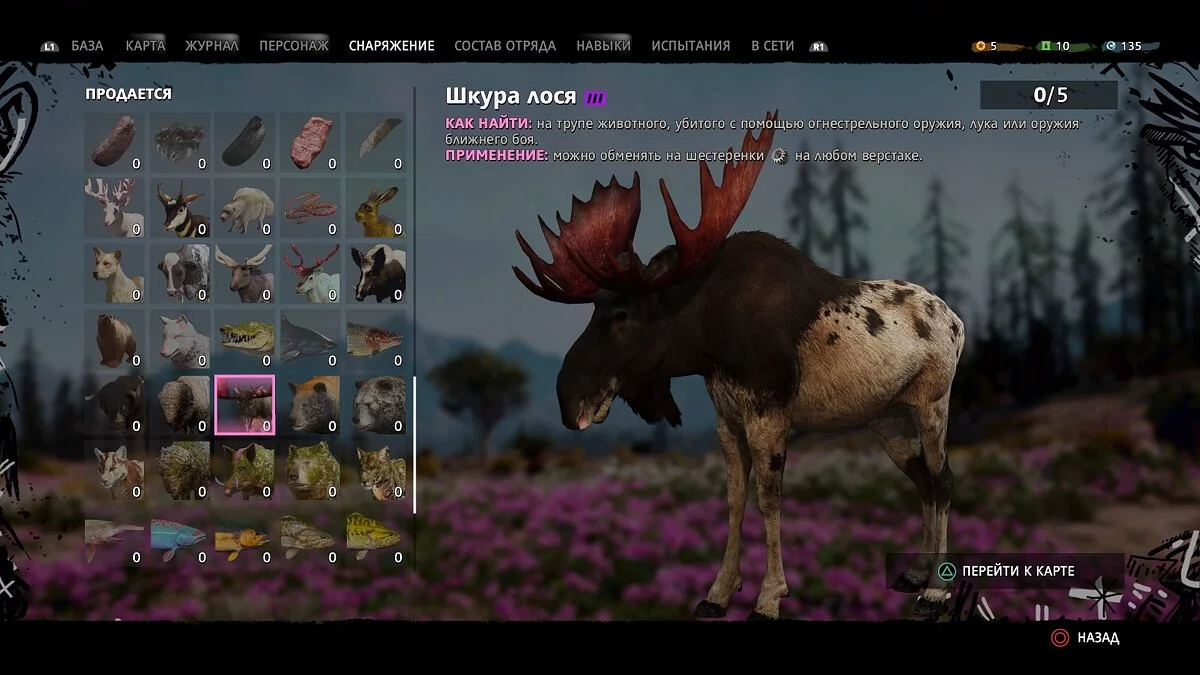Select the shark item slot
1200x675 pixels.
(x=312, y=340)
